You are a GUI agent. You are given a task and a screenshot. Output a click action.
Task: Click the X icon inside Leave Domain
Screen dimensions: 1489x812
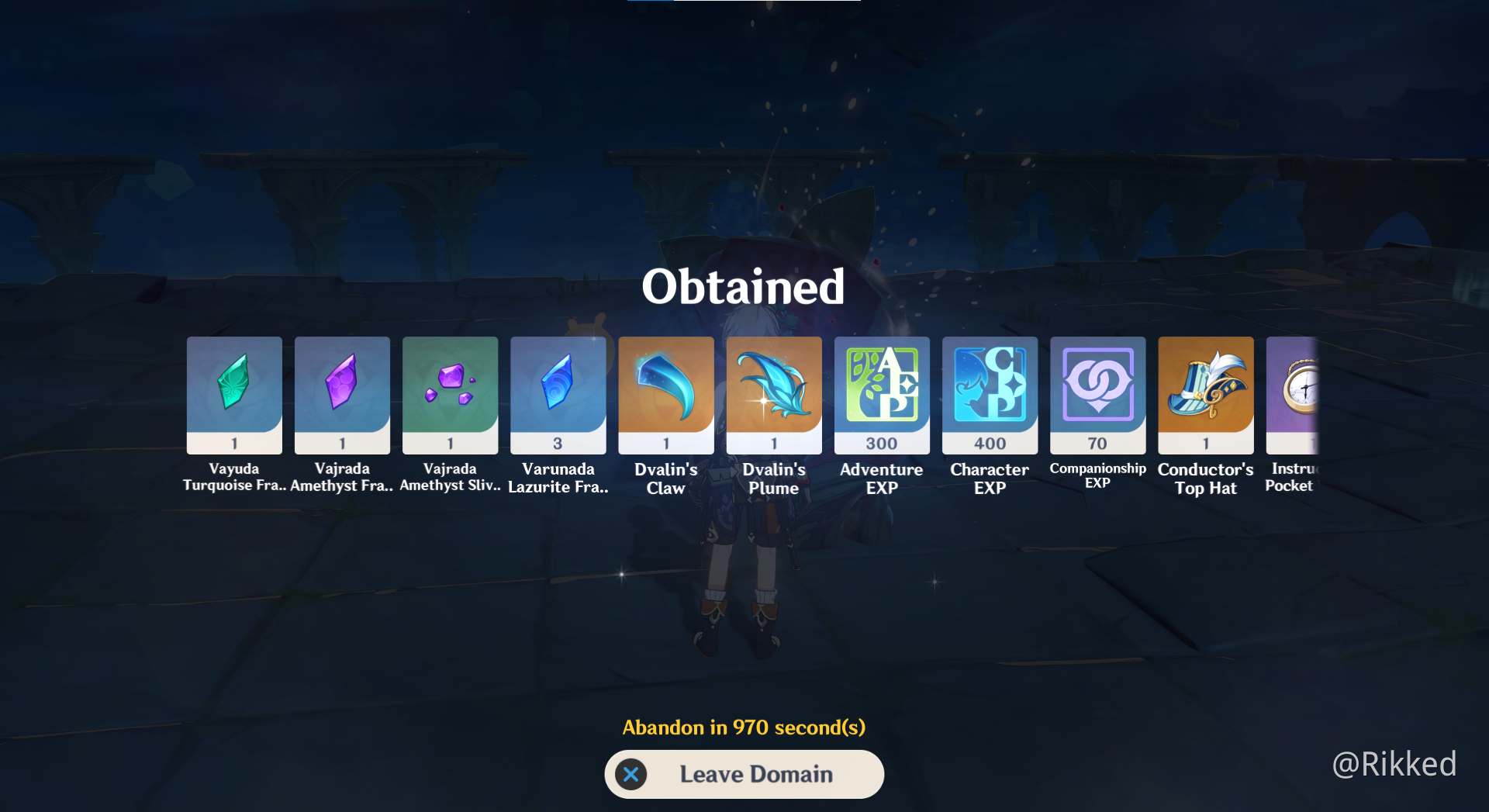632,774
